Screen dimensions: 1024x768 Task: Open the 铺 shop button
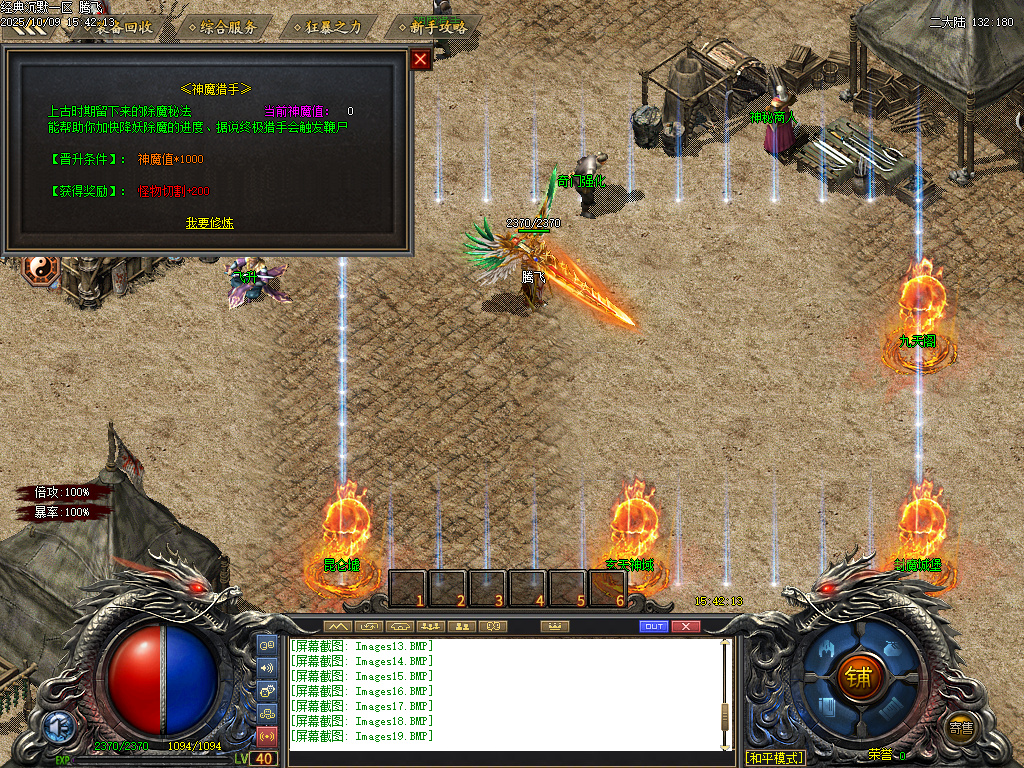[858, 677]
